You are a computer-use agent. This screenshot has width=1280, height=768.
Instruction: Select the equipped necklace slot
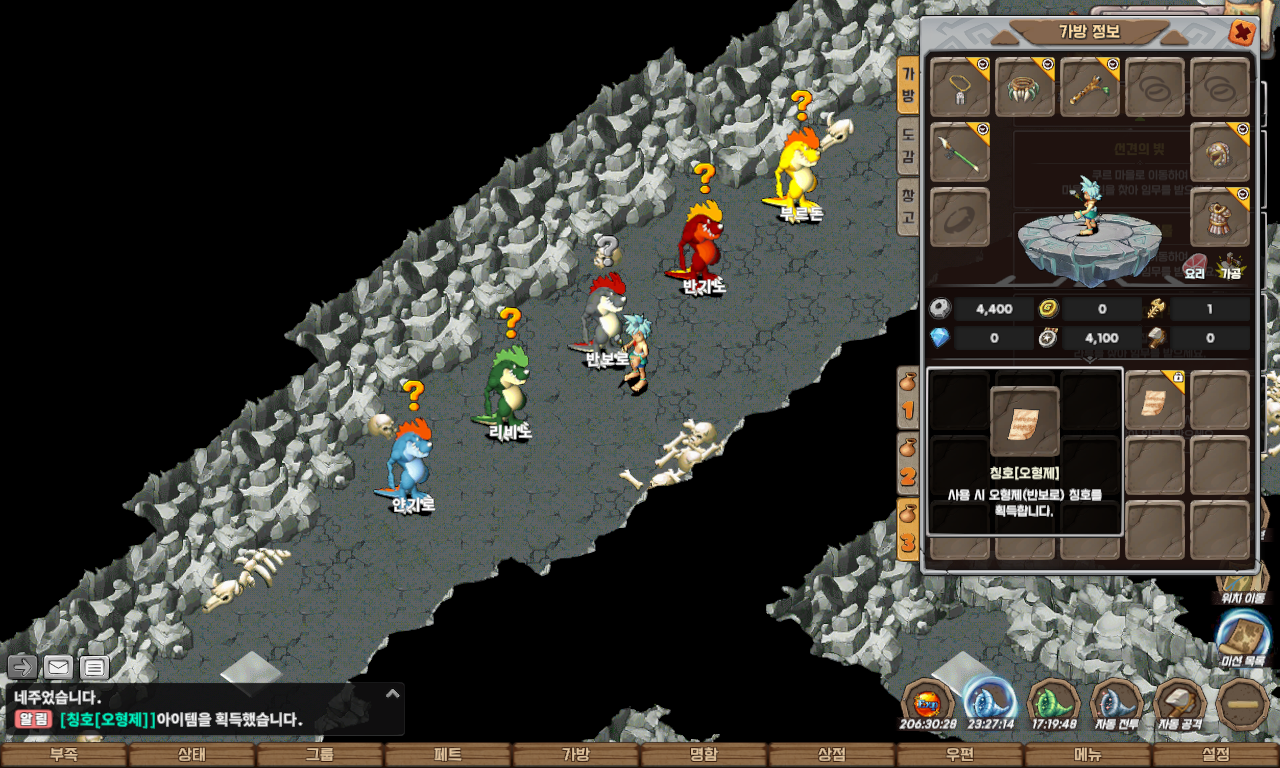(960, 87)
